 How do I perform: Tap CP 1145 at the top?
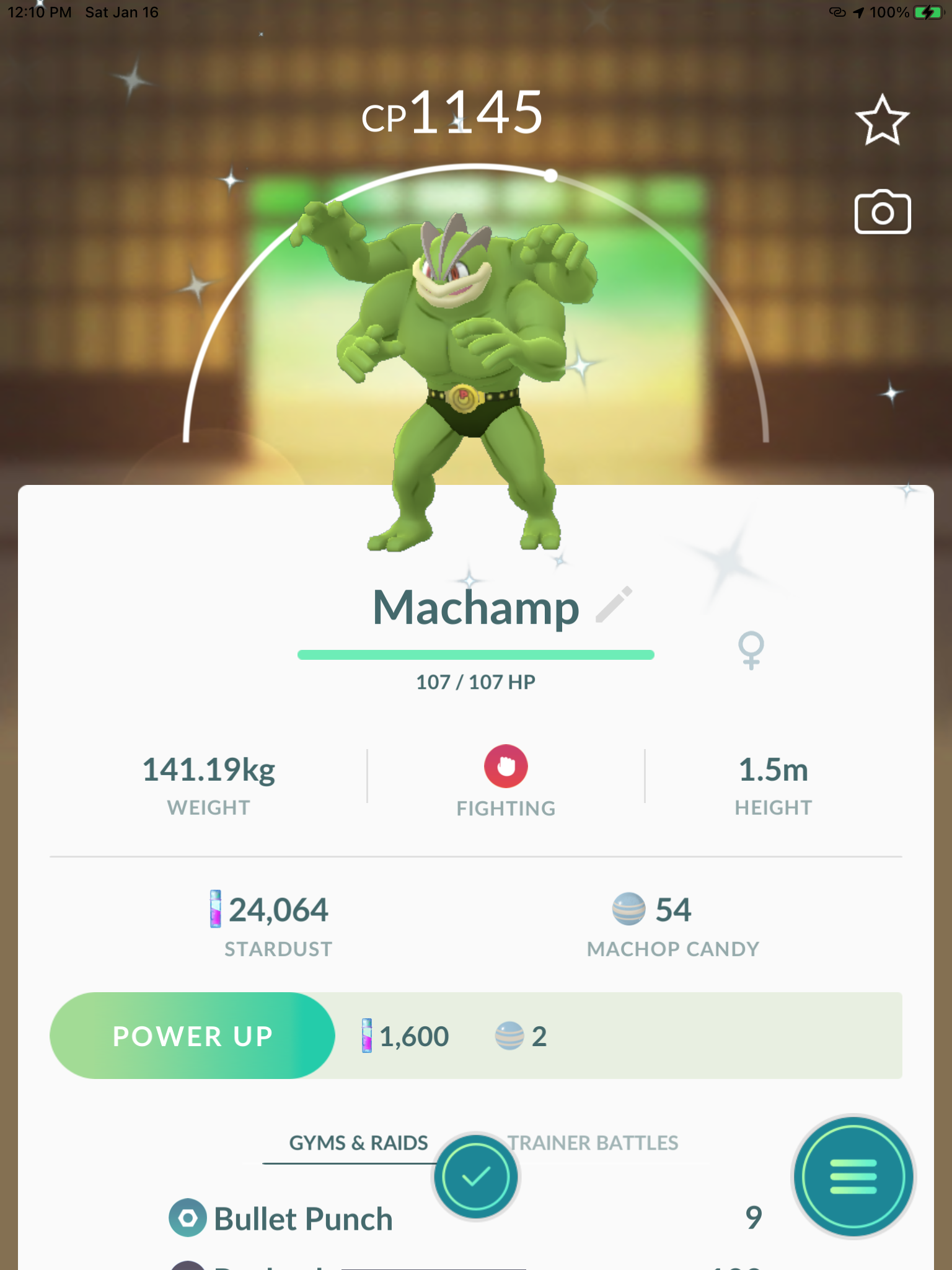click(452, 113)
